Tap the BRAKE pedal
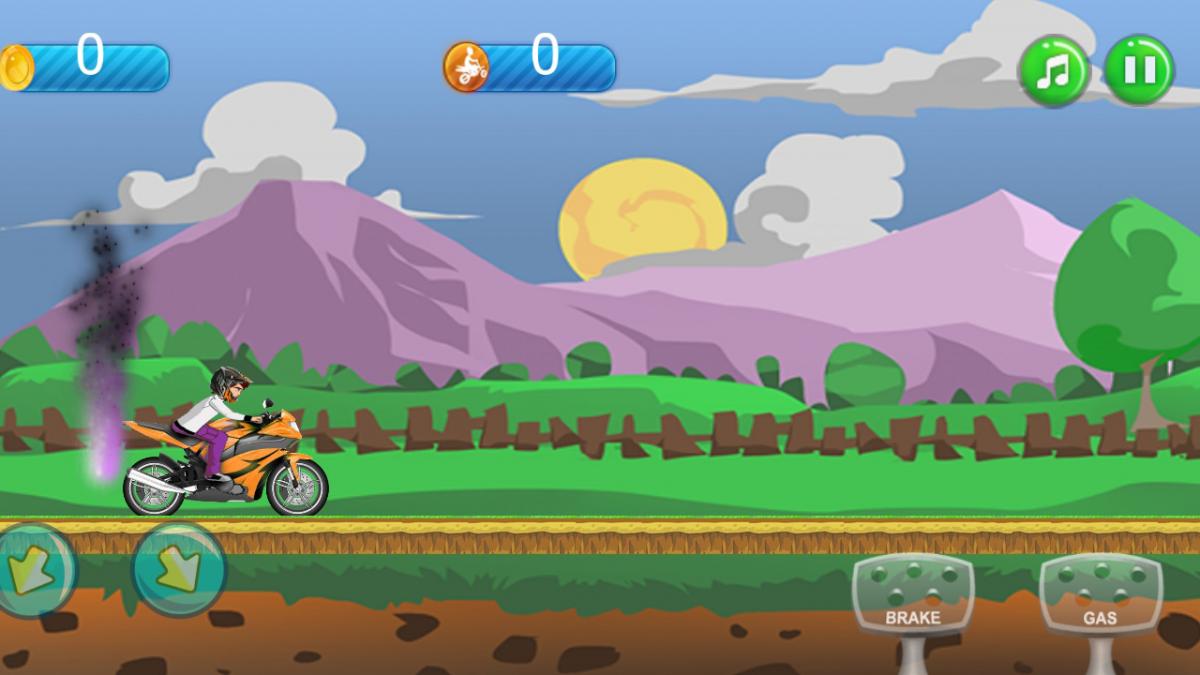Image resolution: width=1200 pixels, height=675 pixels. 913,595
